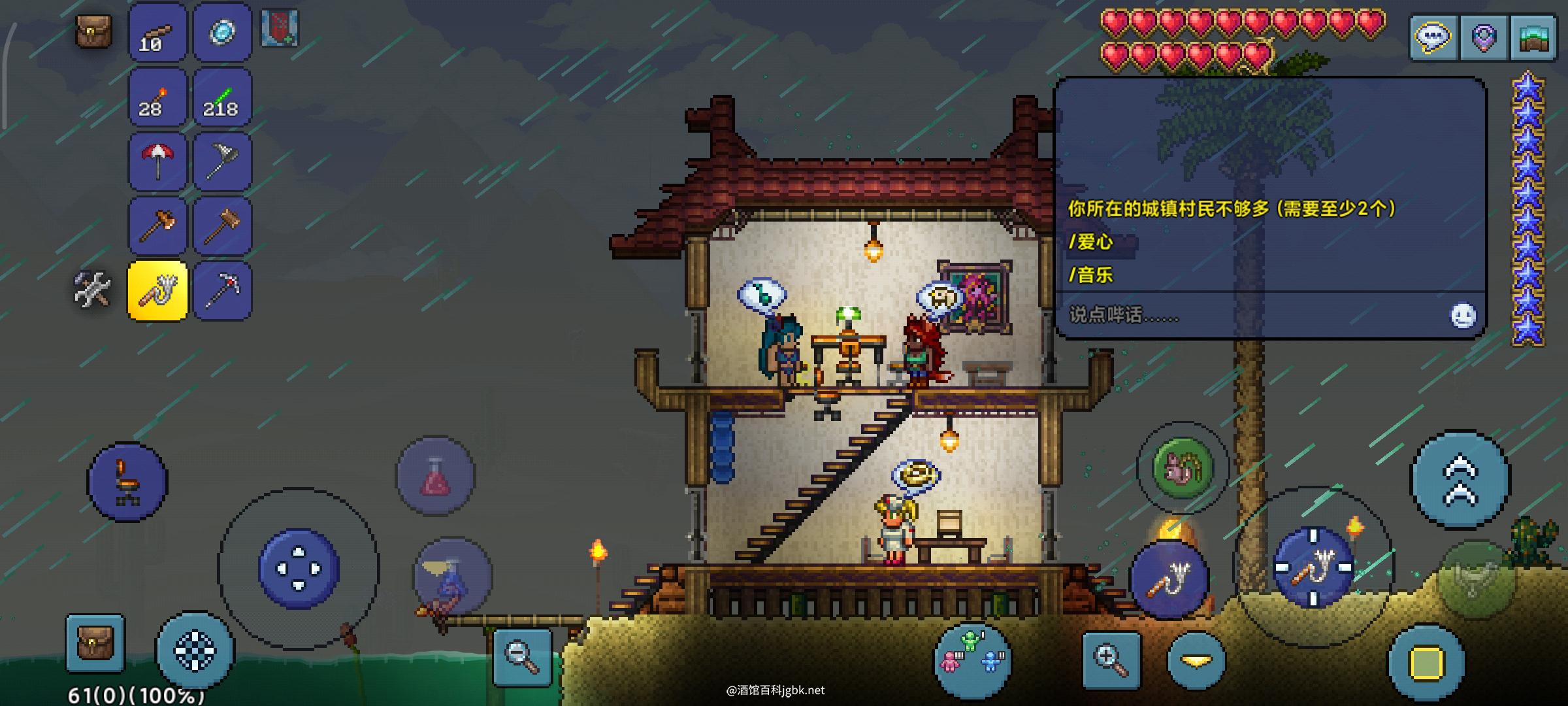The height and width of the screenshot is (706, 1568).
Task: Select the torch slot with 28
Action: (x=157, y=97)
